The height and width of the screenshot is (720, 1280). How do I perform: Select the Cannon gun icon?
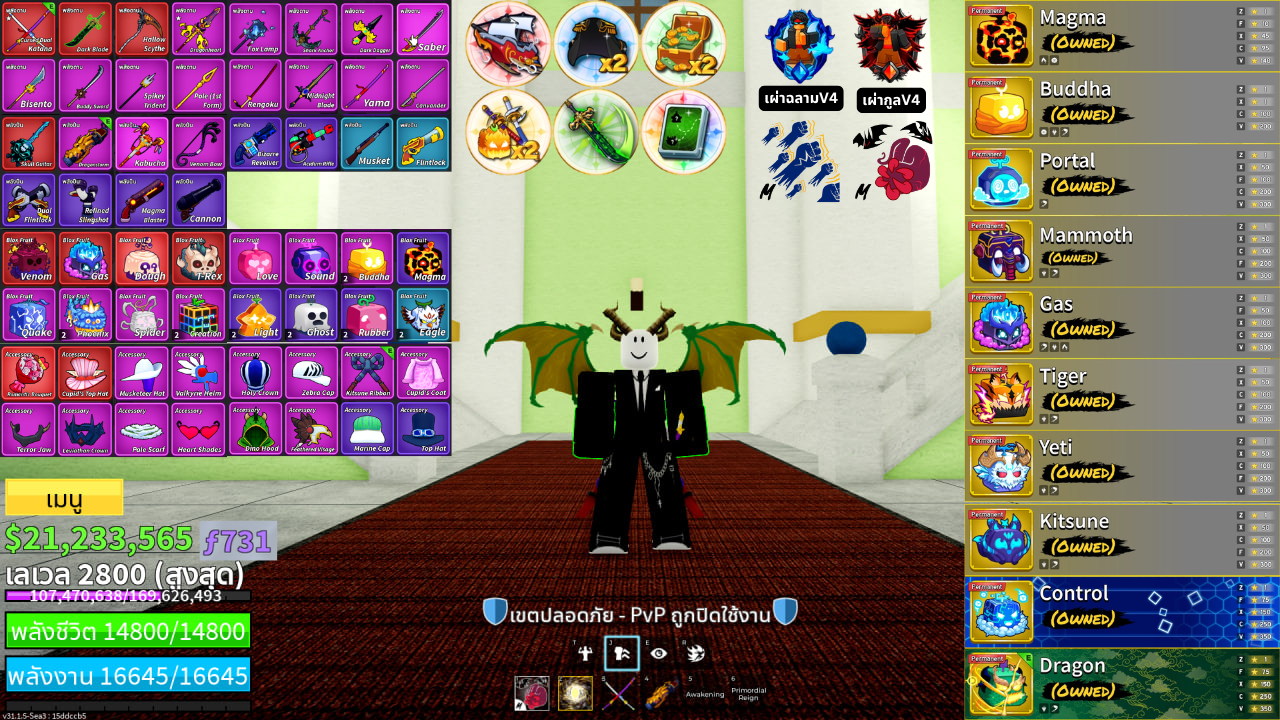(200, 199)
